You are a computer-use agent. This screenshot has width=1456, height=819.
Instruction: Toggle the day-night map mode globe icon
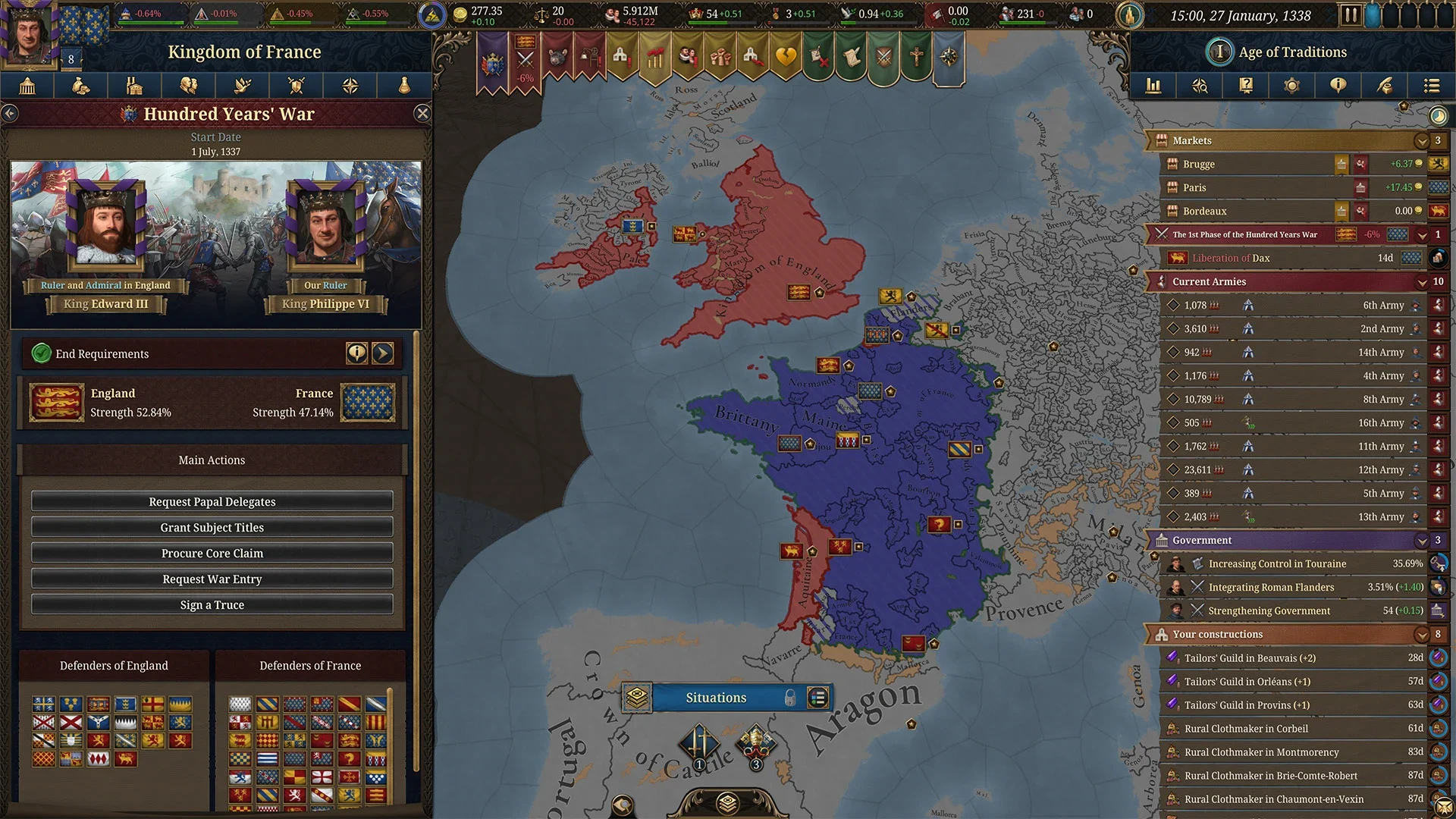[1438, 116]
